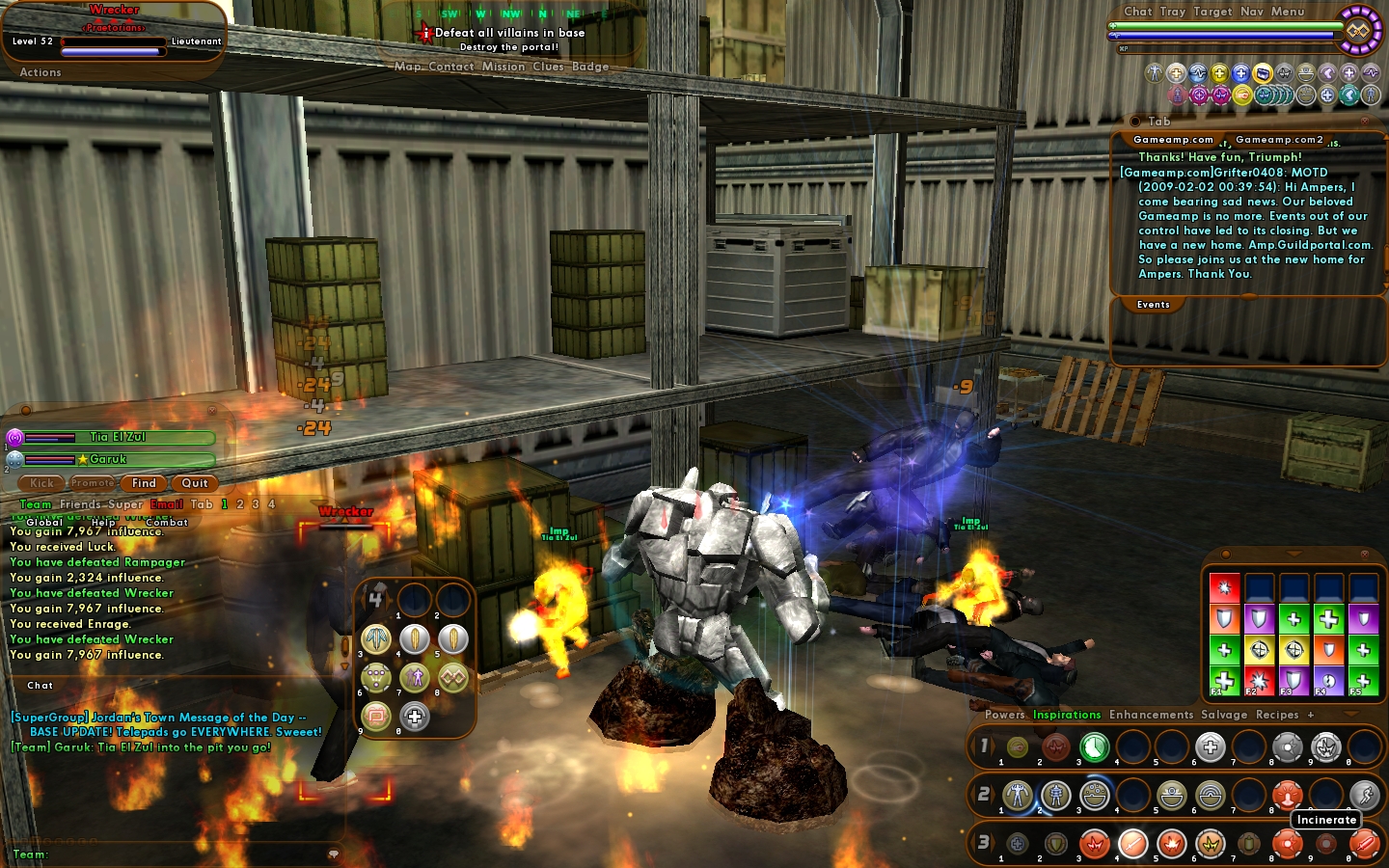Select teammate Garuk in team list
The height and width of the screenshot is (868, 1389).
point(108,460)
